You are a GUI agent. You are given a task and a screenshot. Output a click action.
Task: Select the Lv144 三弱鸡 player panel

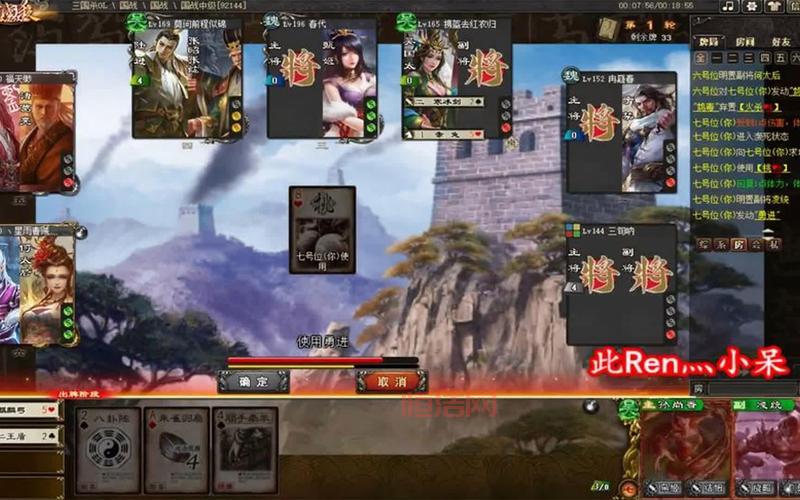(x=621, y=284)
